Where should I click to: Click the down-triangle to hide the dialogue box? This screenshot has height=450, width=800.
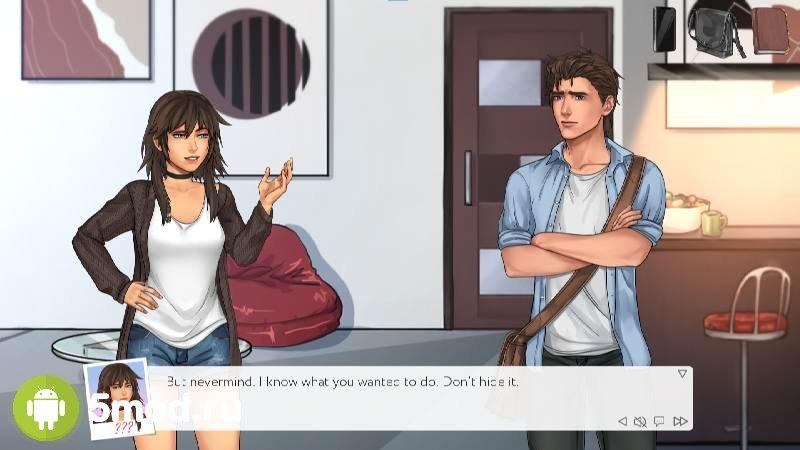coord(682,373)
